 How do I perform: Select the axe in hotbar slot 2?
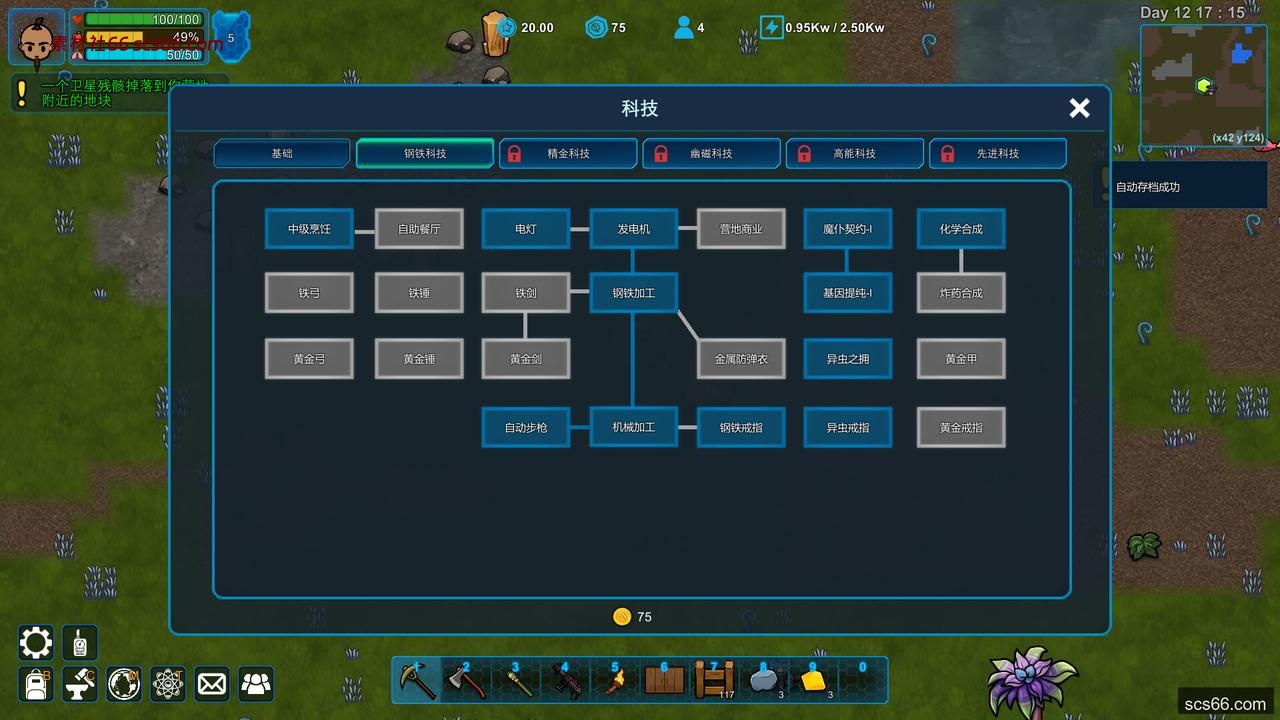[x=466, y=680]
